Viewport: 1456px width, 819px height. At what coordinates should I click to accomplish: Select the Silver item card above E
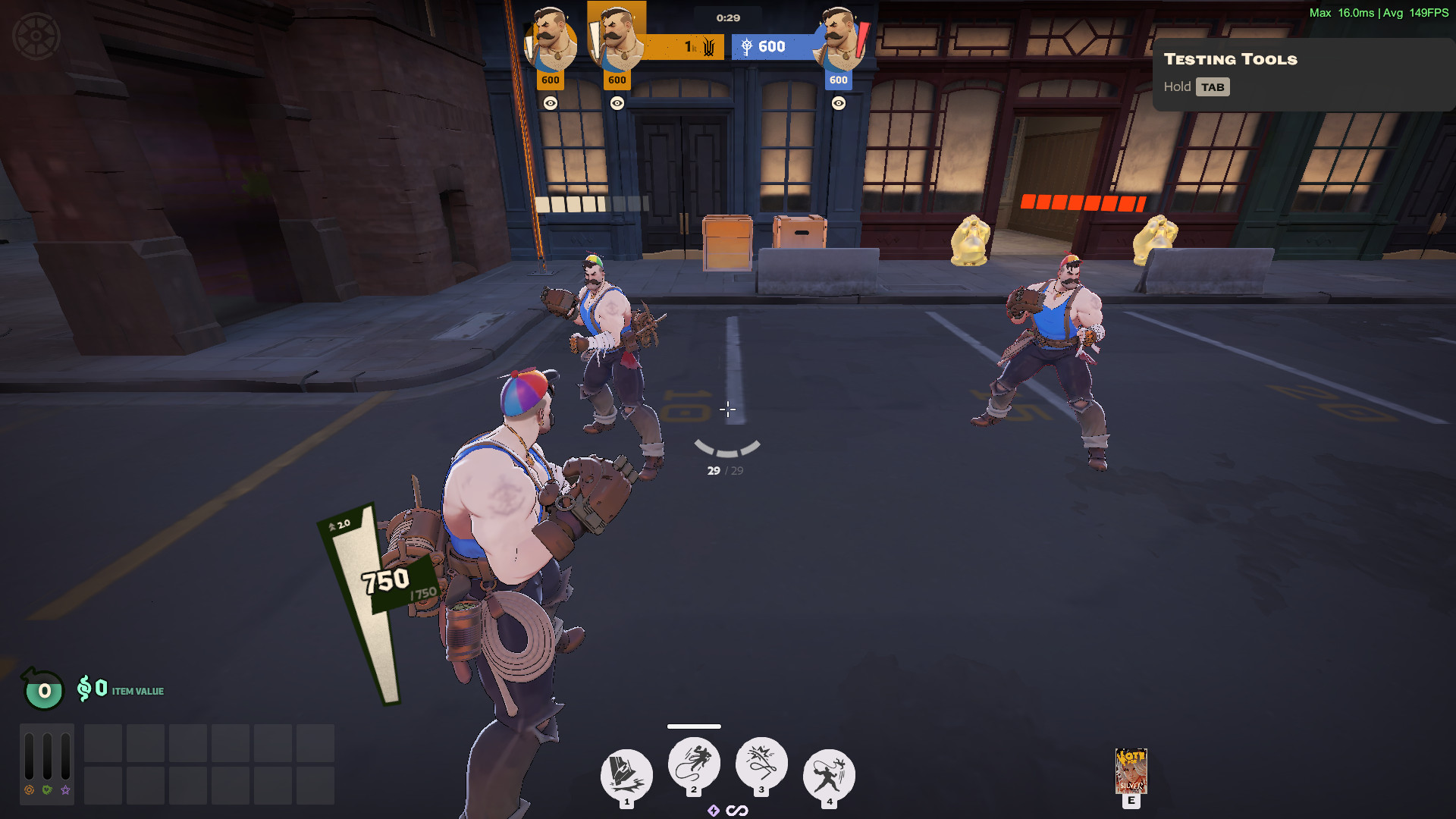[1131, 770]
